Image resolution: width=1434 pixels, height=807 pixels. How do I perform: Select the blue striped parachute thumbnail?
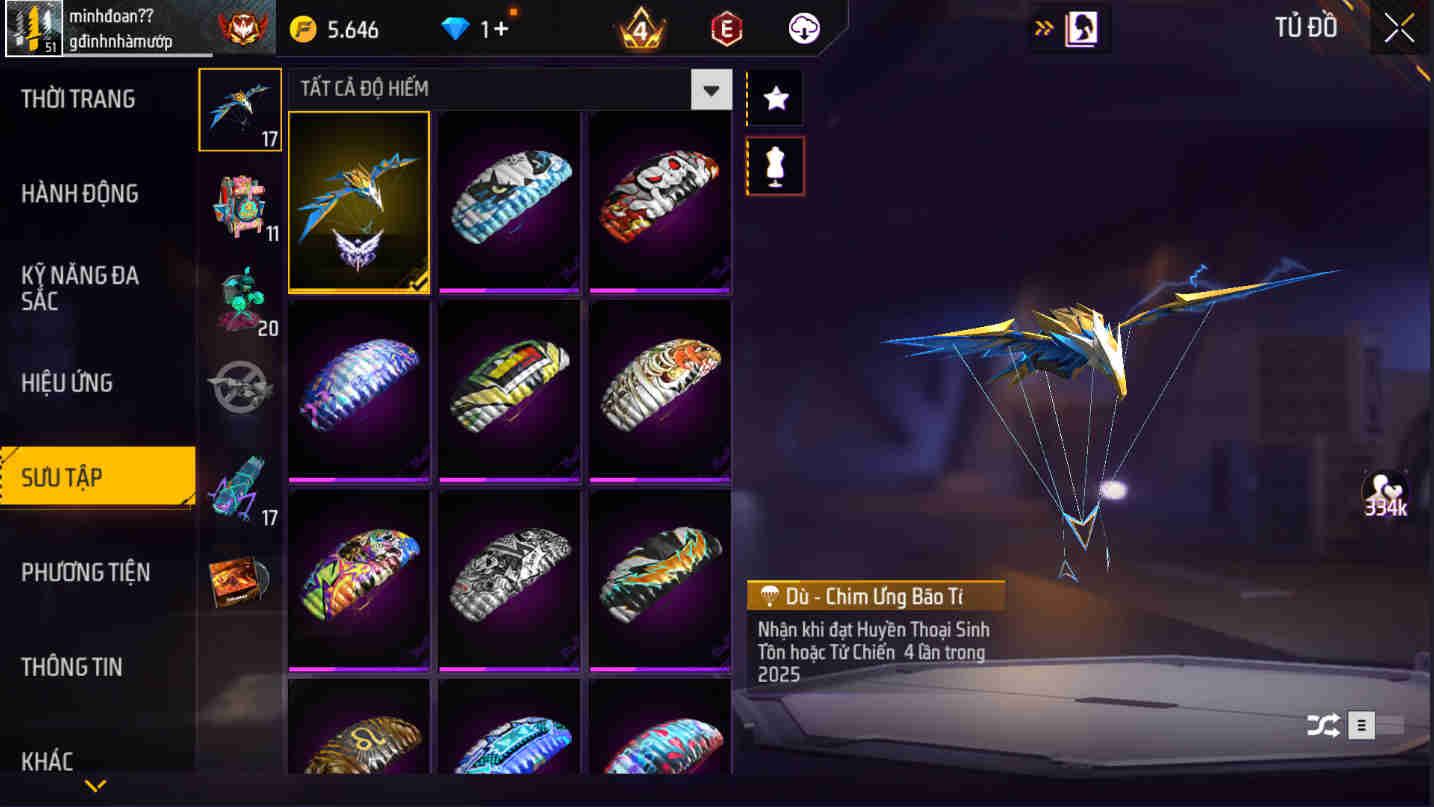tap(508, 200)
